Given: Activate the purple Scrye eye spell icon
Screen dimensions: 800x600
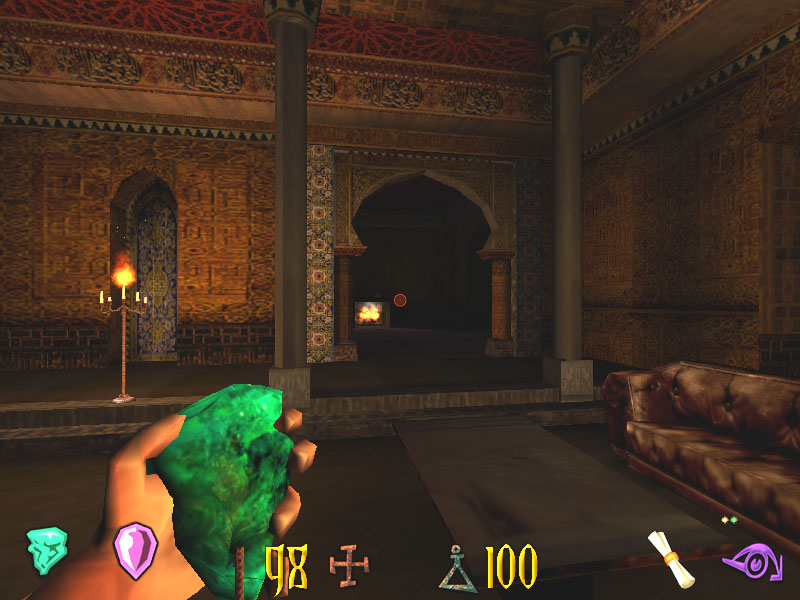Looking at the screenshot, I should tap(749, 562).
